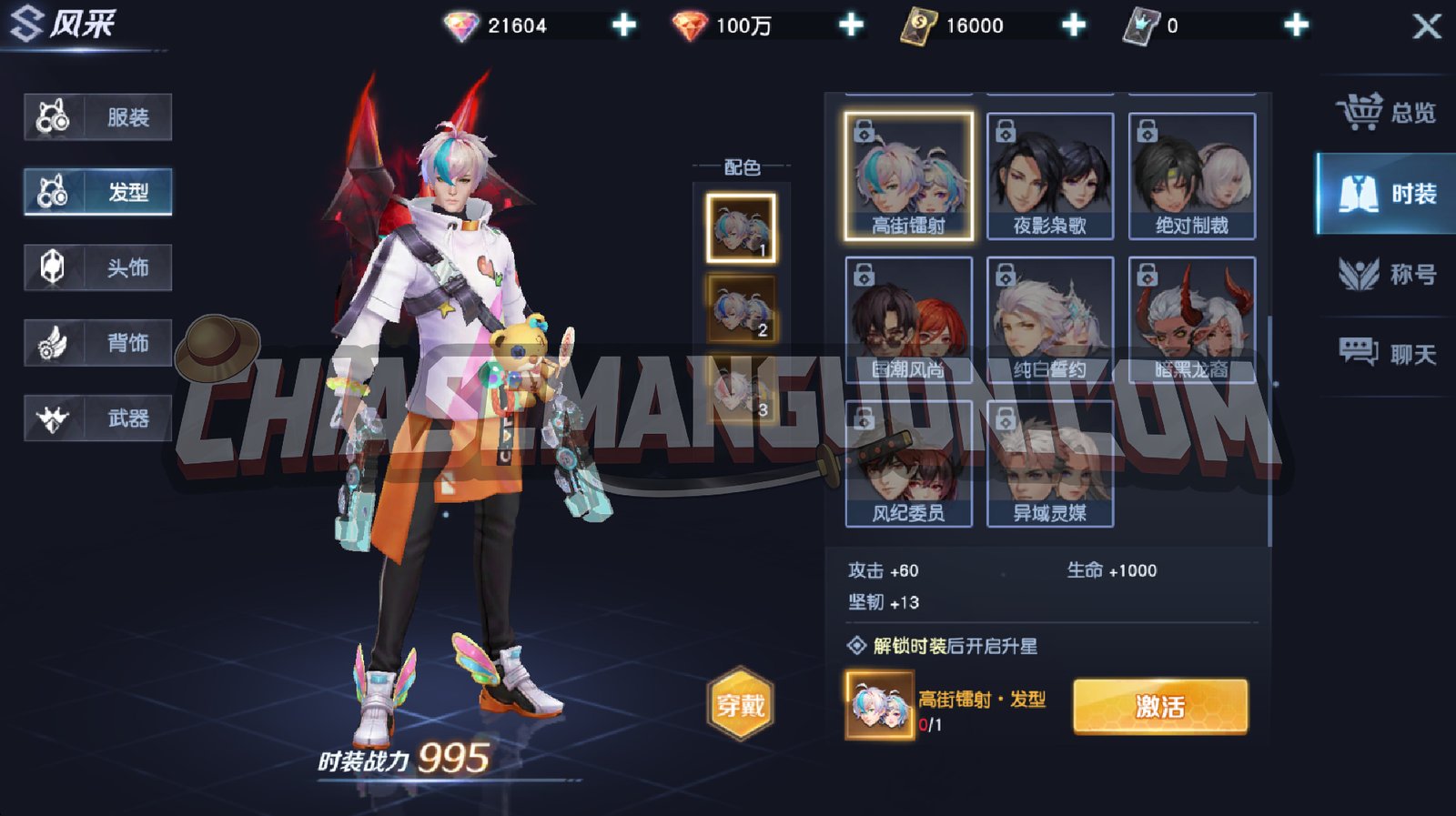Equip the hairstyle with 穿戴 button

(x=741, y=704)
